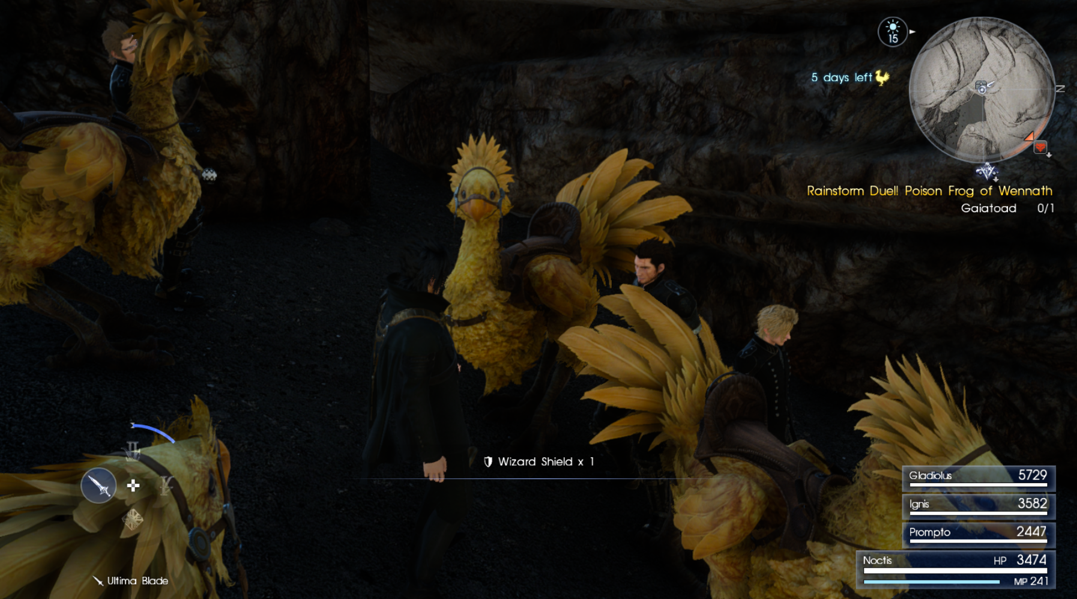The image size is (1077, 599).
Task: Click the sun time-of-day icon
Action: (x=892, y=32)
